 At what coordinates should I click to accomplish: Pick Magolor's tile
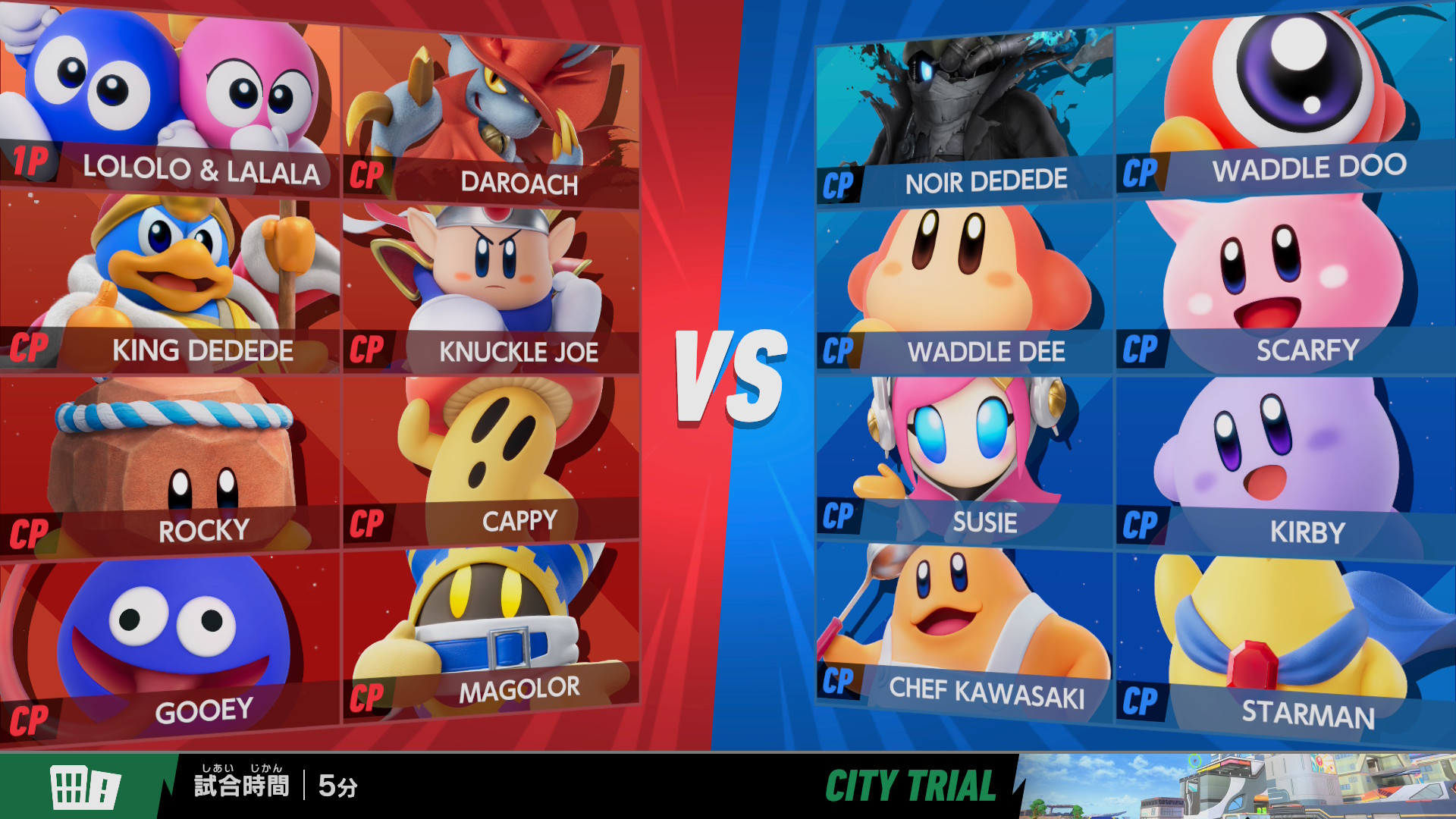(x=491, y=633)
